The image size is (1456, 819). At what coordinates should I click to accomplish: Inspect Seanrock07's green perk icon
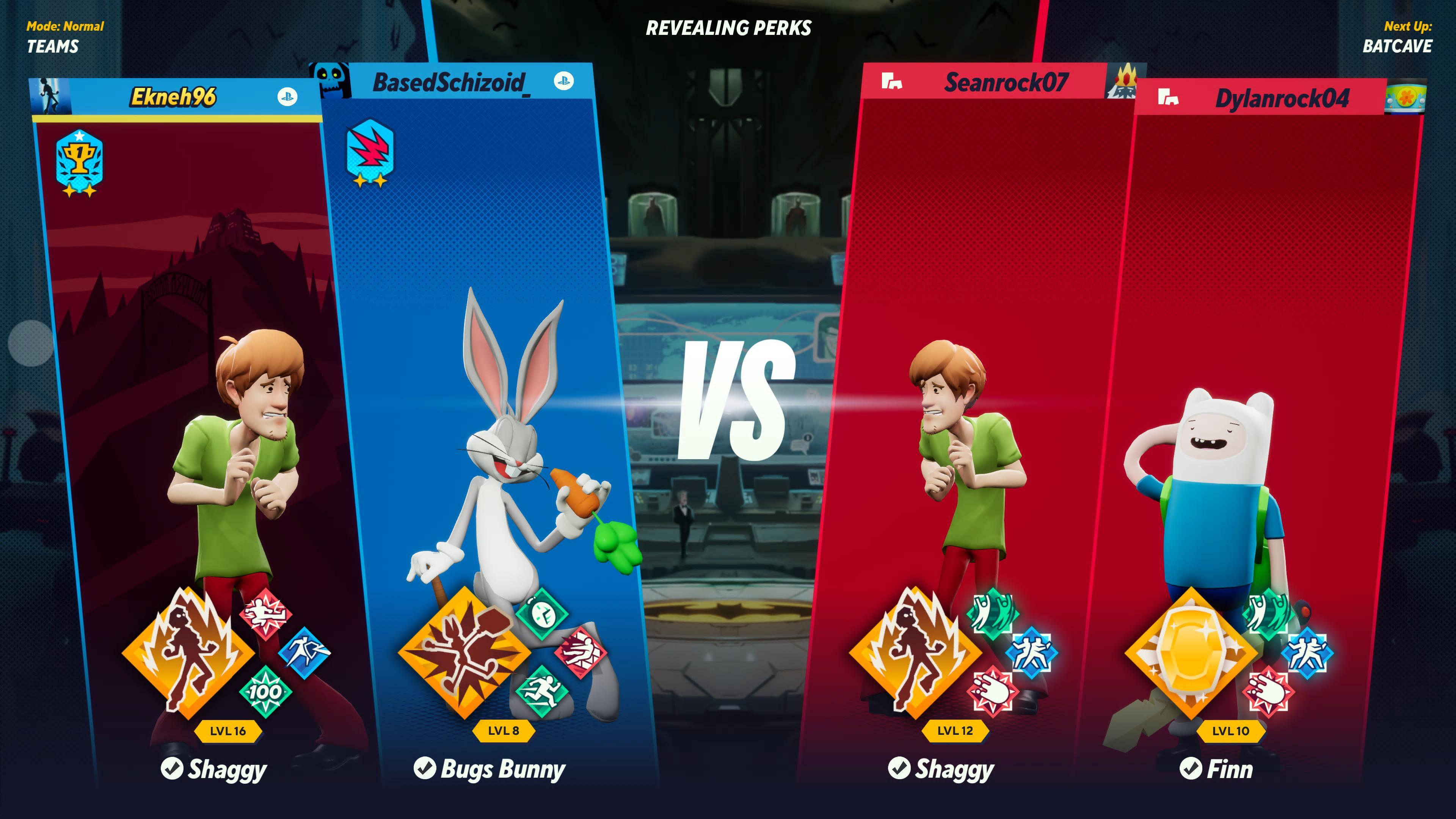click(x=993, y=613)
